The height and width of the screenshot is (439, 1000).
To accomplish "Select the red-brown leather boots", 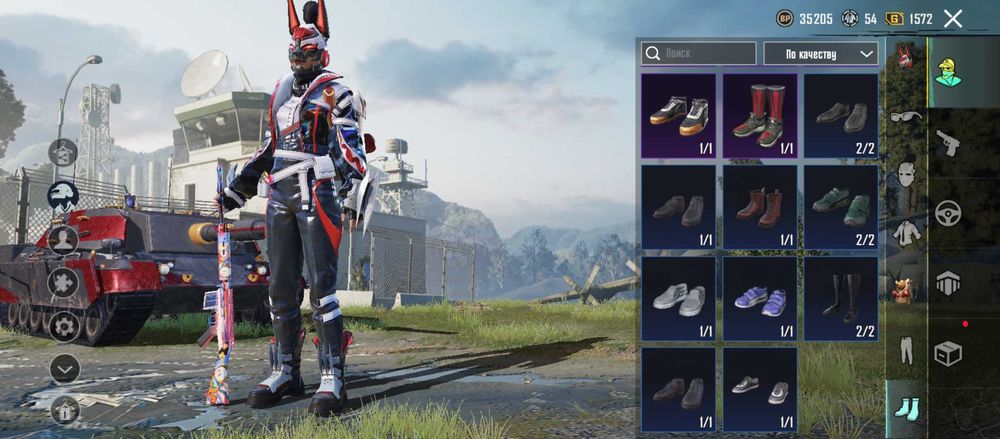I will (760, 207).
